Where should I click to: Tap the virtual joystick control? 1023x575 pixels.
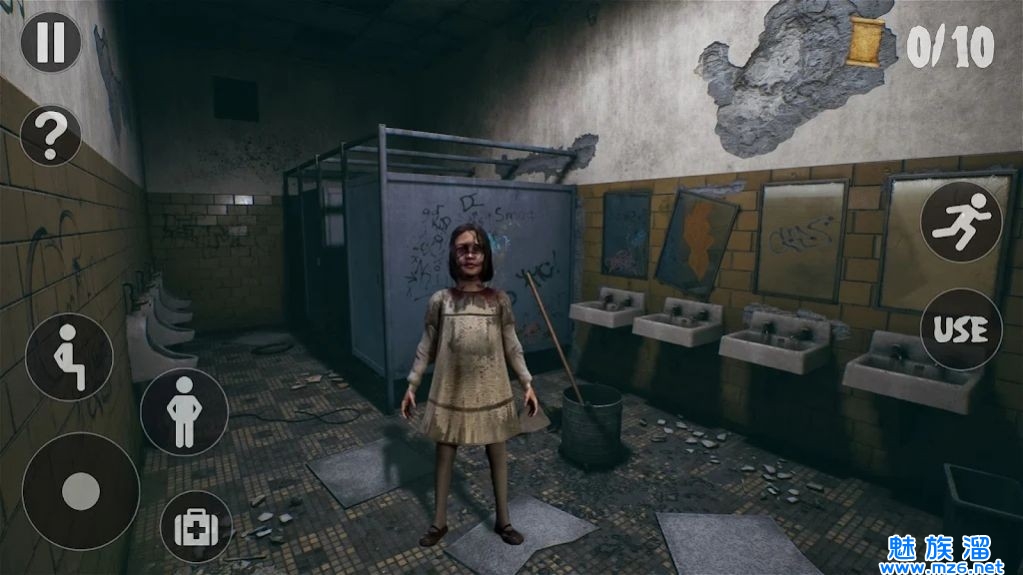[x=81, y=491]
